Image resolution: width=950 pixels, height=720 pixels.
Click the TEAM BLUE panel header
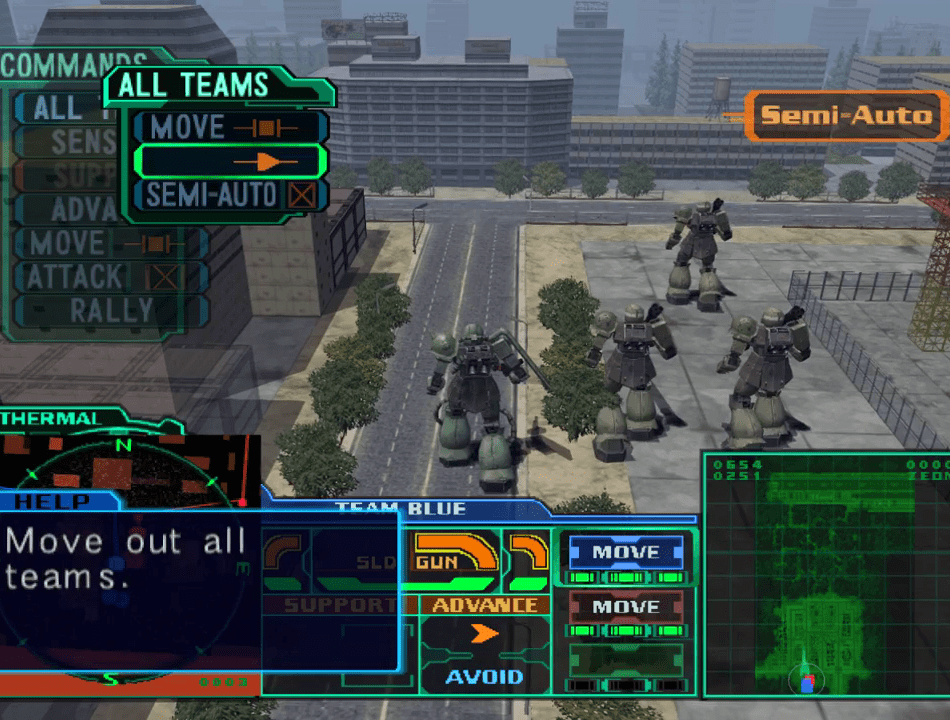click(400, 509)
